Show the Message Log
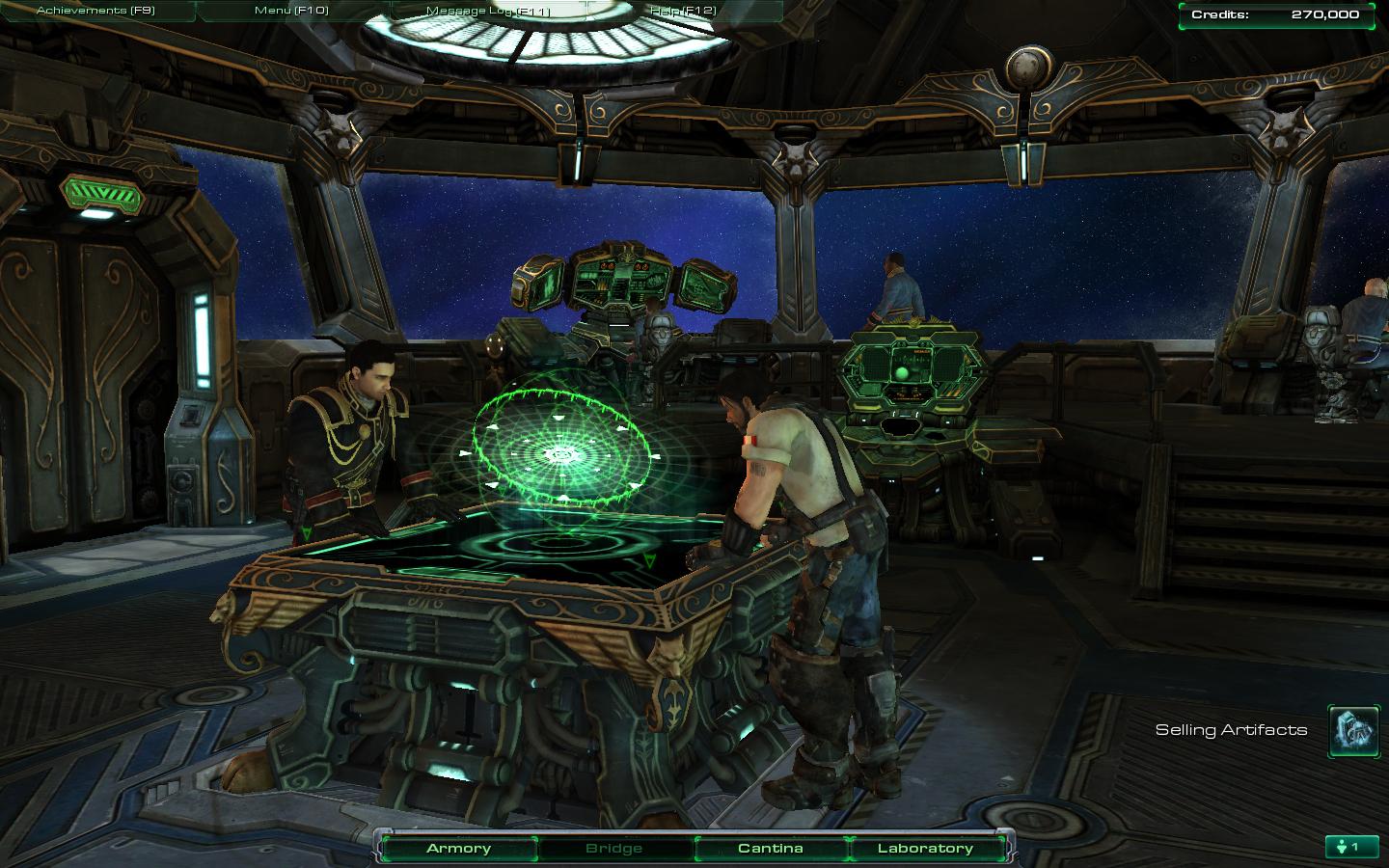 coord(487,11)
